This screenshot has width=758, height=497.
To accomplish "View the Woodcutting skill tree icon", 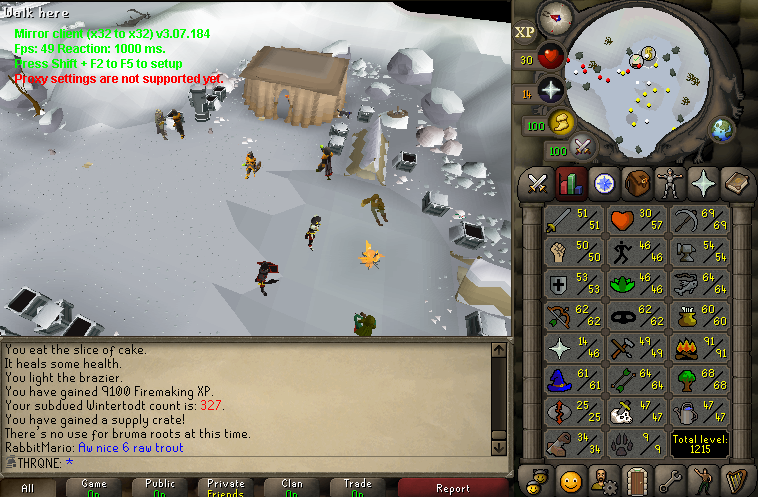I will click(700, 378).
